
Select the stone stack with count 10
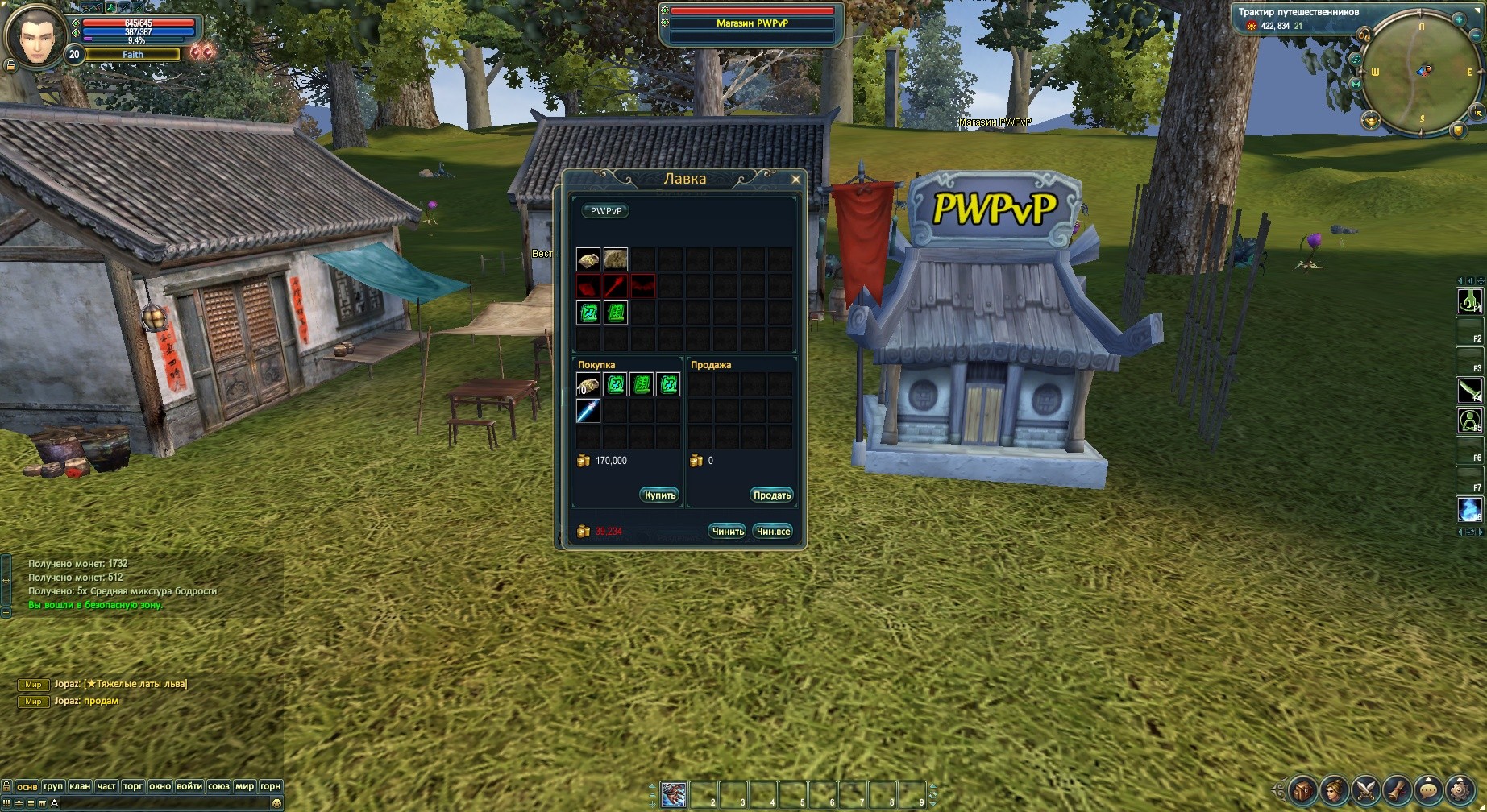(588, 385)
